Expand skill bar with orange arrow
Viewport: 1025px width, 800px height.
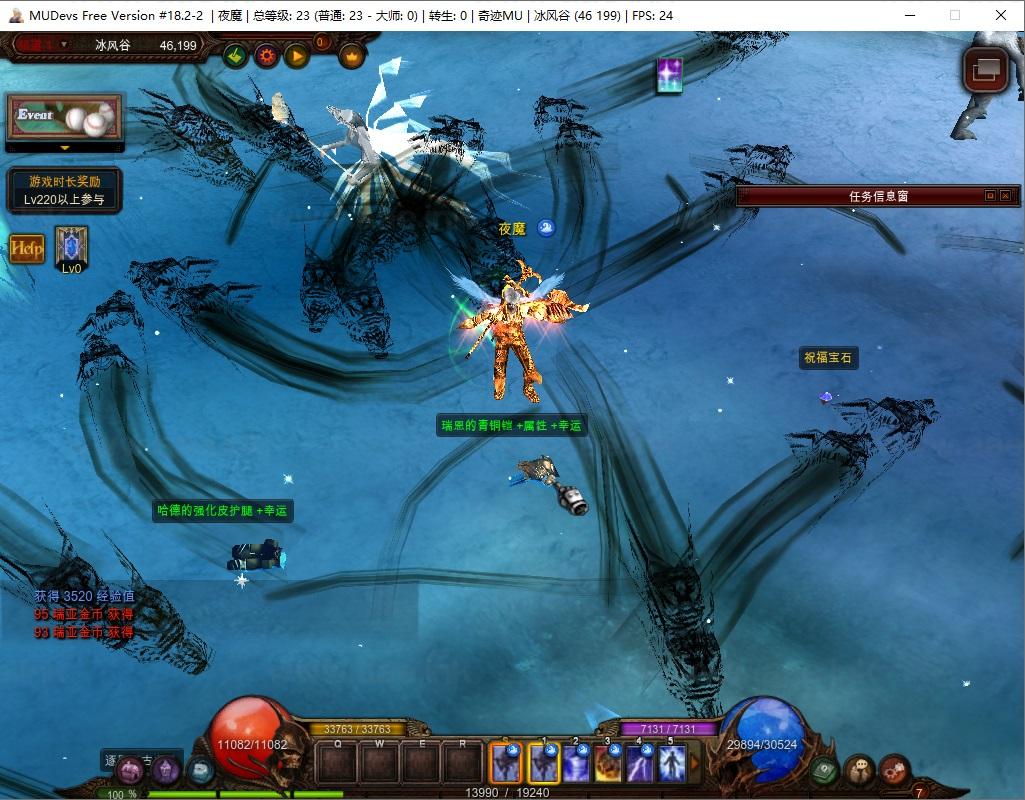point(695,763)
